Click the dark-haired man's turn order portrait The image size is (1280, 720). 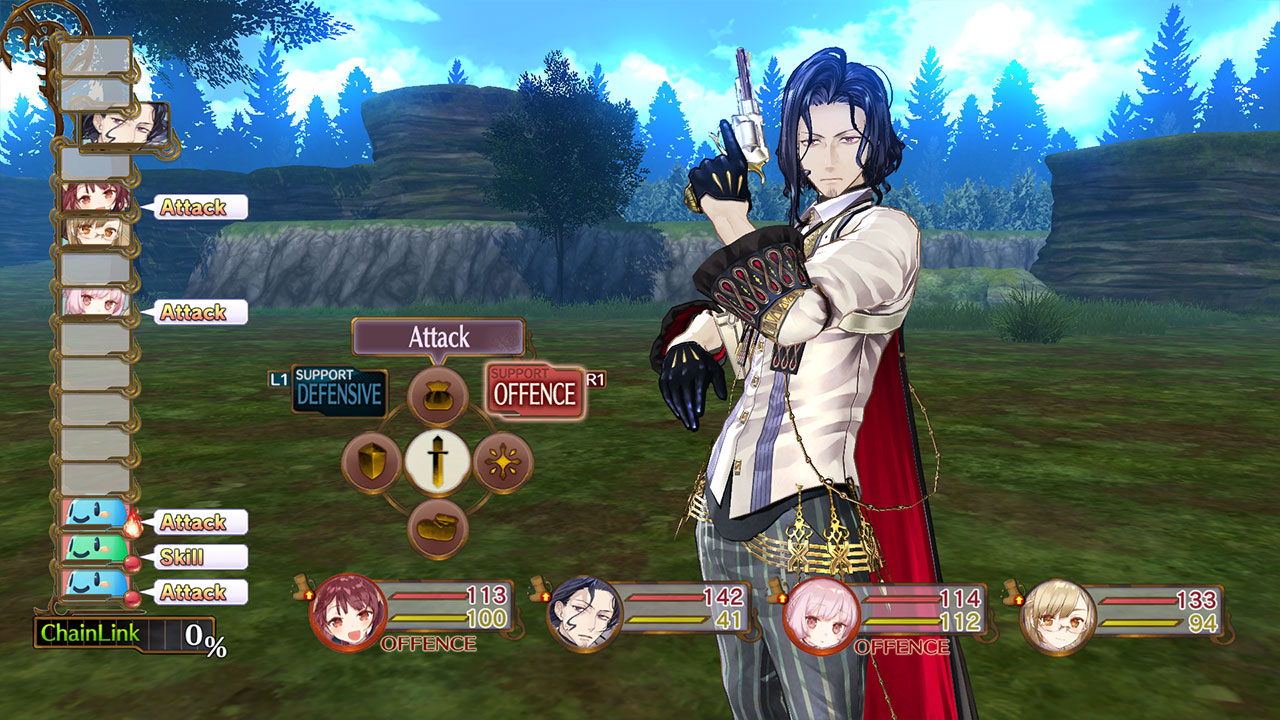[122, 126]
